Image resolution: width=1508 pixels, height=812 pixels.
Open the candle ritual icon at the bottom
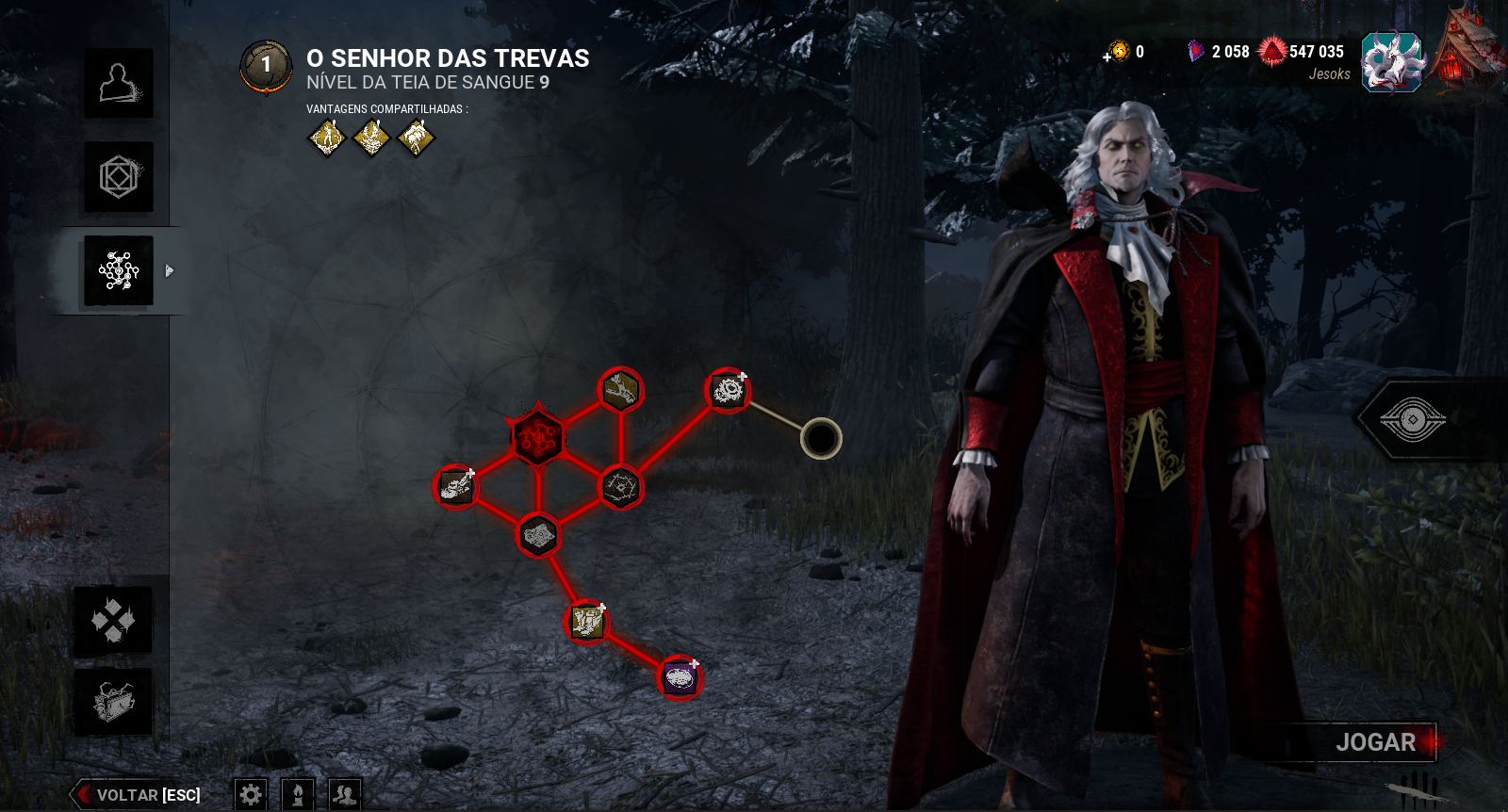coord(297,794)
